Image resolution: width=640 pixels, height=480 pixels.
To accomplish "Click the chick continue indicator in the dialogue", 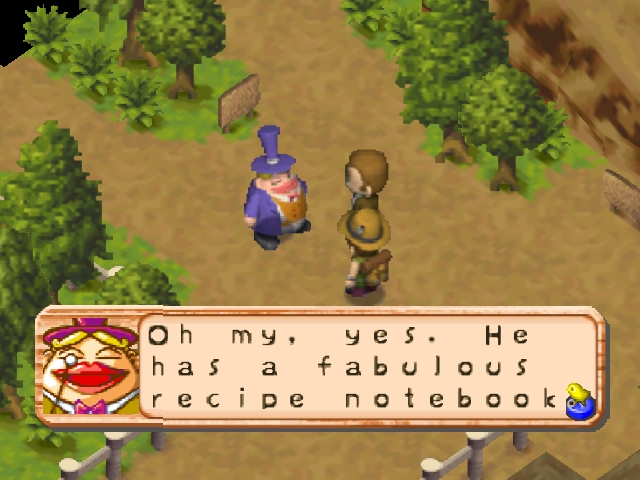I will (x=577, y=398).
